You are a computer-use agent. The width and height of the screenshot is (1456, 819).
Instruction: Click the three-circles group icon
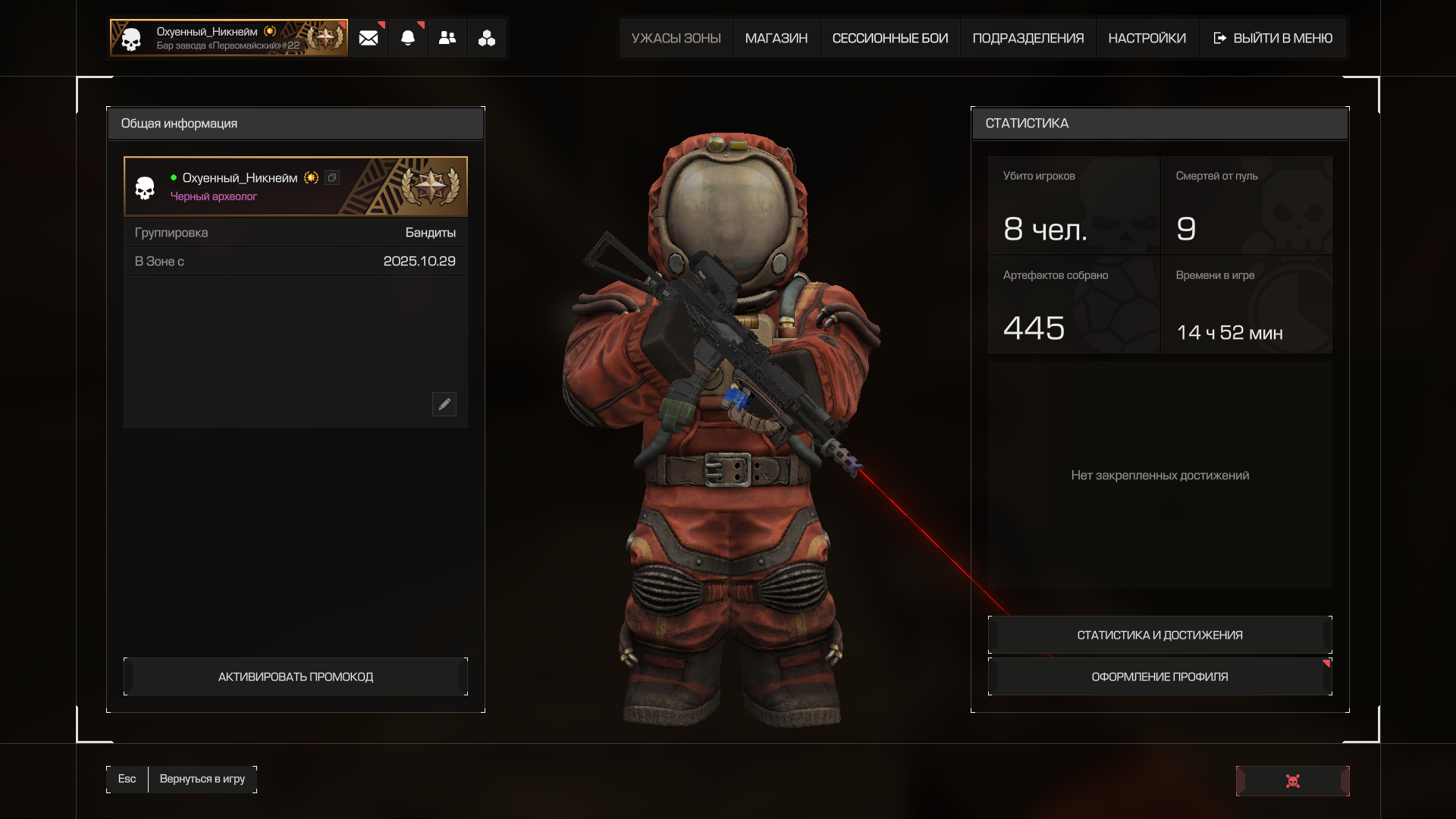point(487,38)
